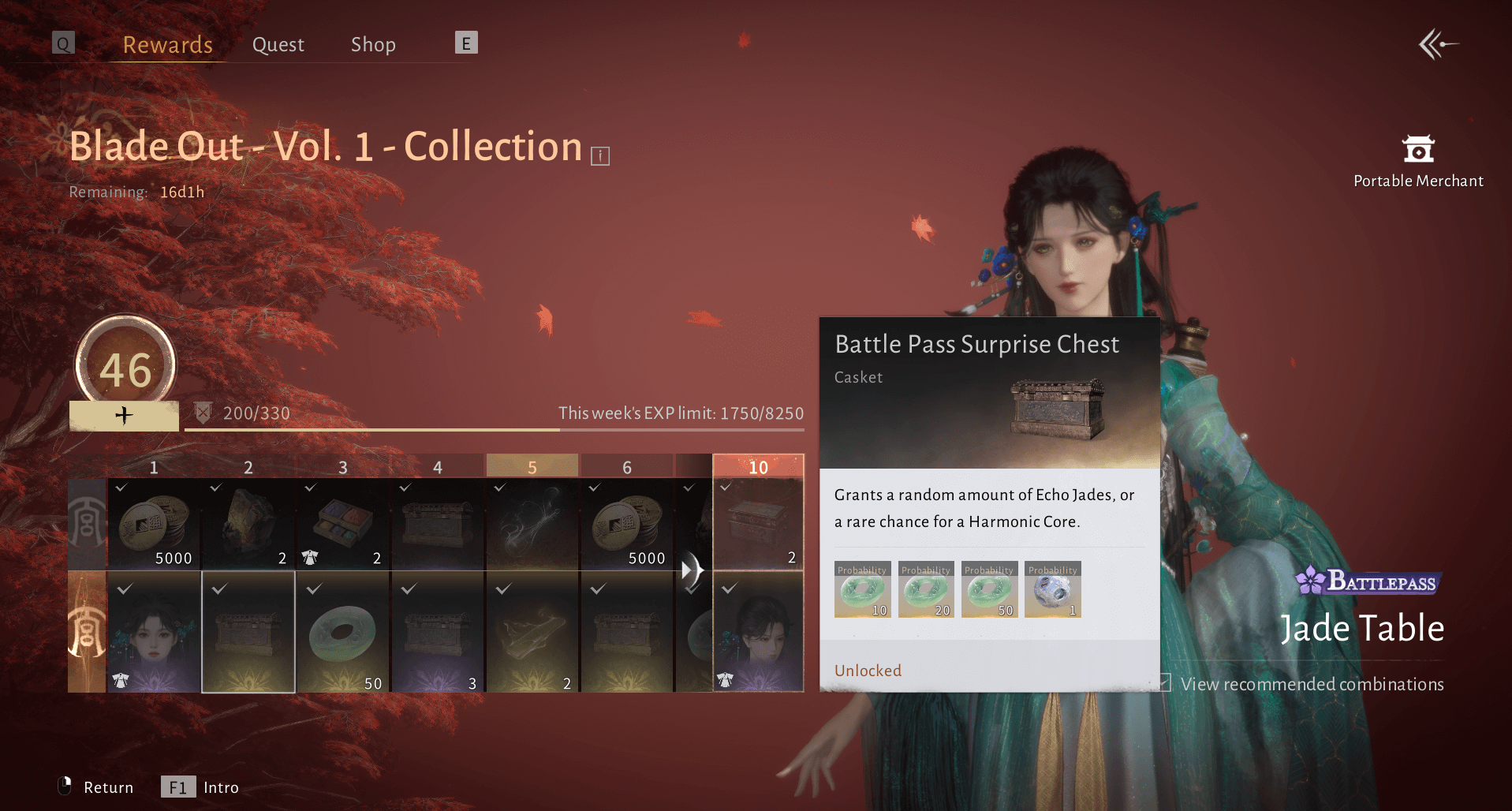Click the plus button under level 46
Image resolution: width=1512 pixels, height=811 pixels.
click(x=124, y=415)
